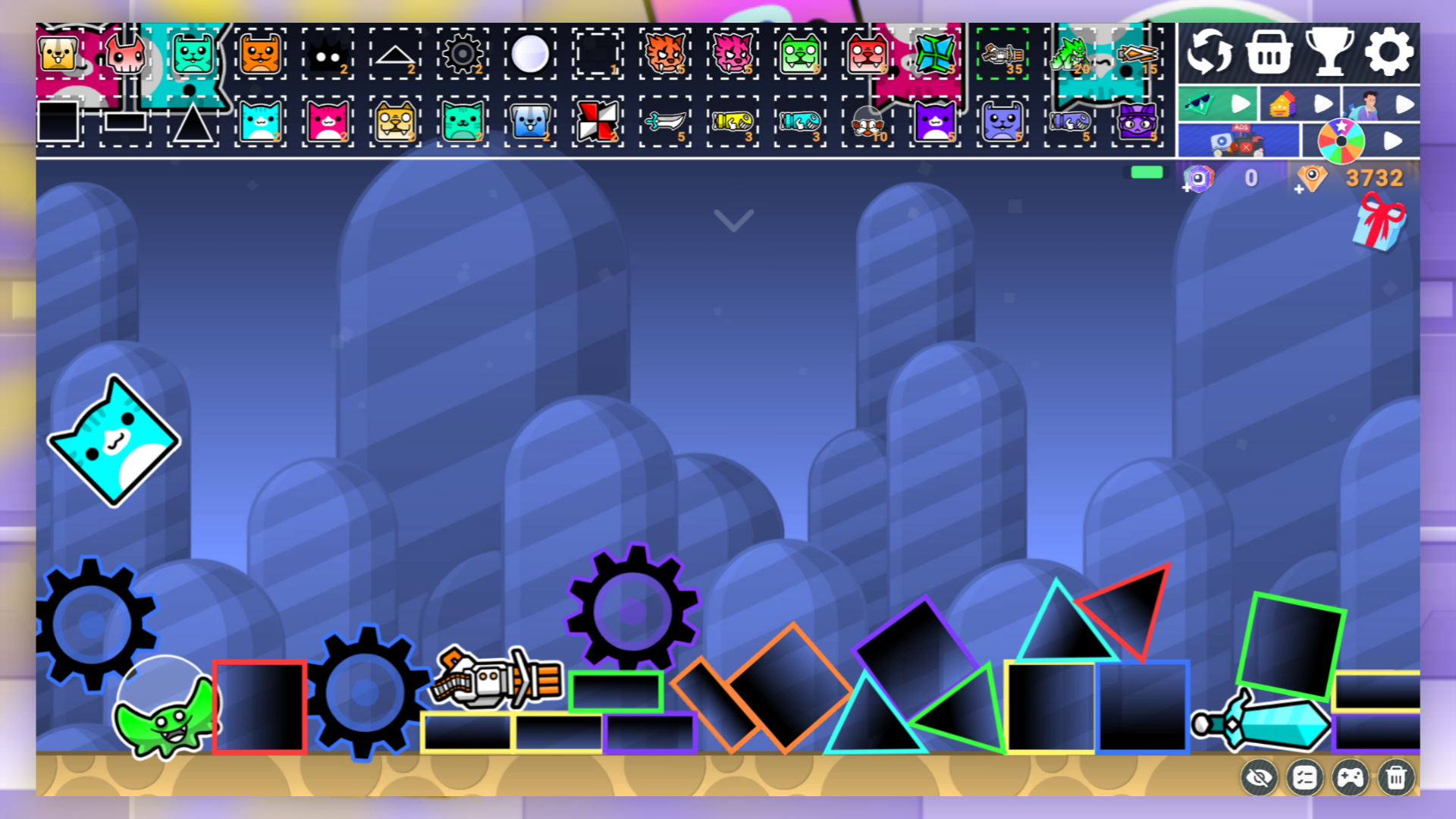The image size is (1456, 819).
Task: Select the white ball item from the top bar
Action: (x=531, y=52)
